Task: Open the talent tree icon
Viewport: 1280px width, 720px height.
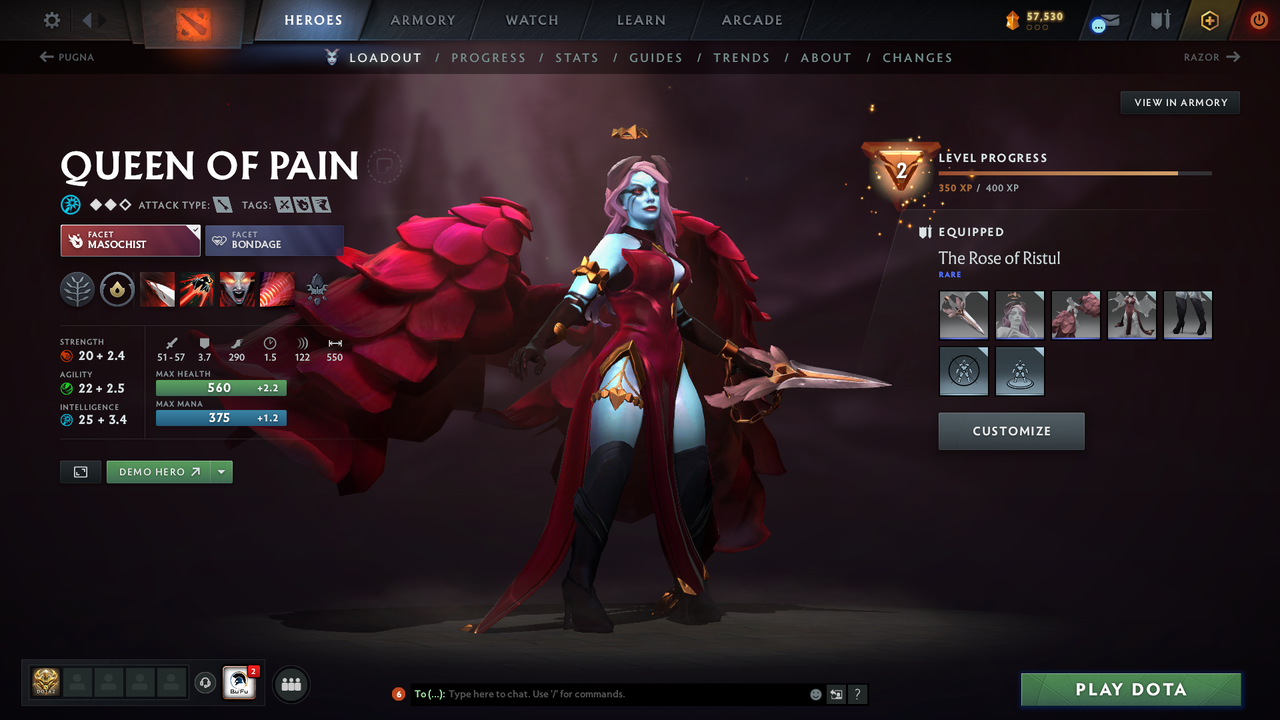Action: coord(77,289)
